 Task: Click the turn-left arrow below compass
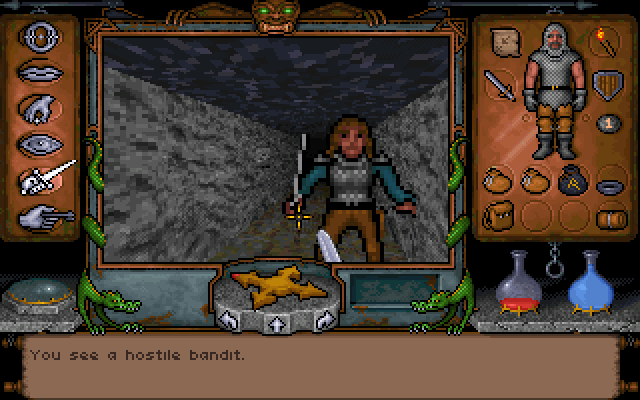pos(229,320)
